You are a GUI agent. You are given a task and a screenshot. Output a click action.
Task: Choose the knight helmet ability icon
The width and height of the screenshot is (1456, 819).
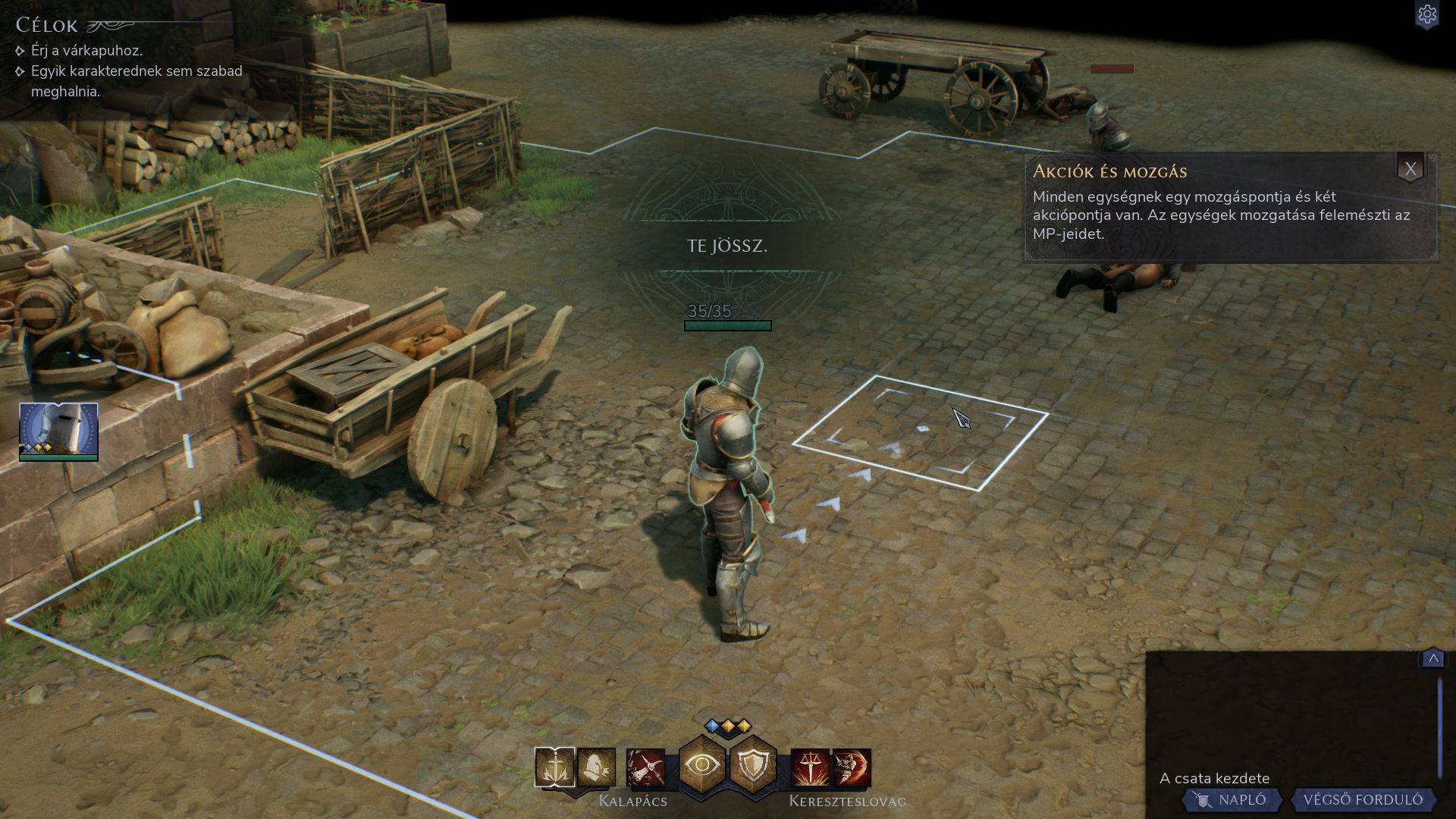596,767
